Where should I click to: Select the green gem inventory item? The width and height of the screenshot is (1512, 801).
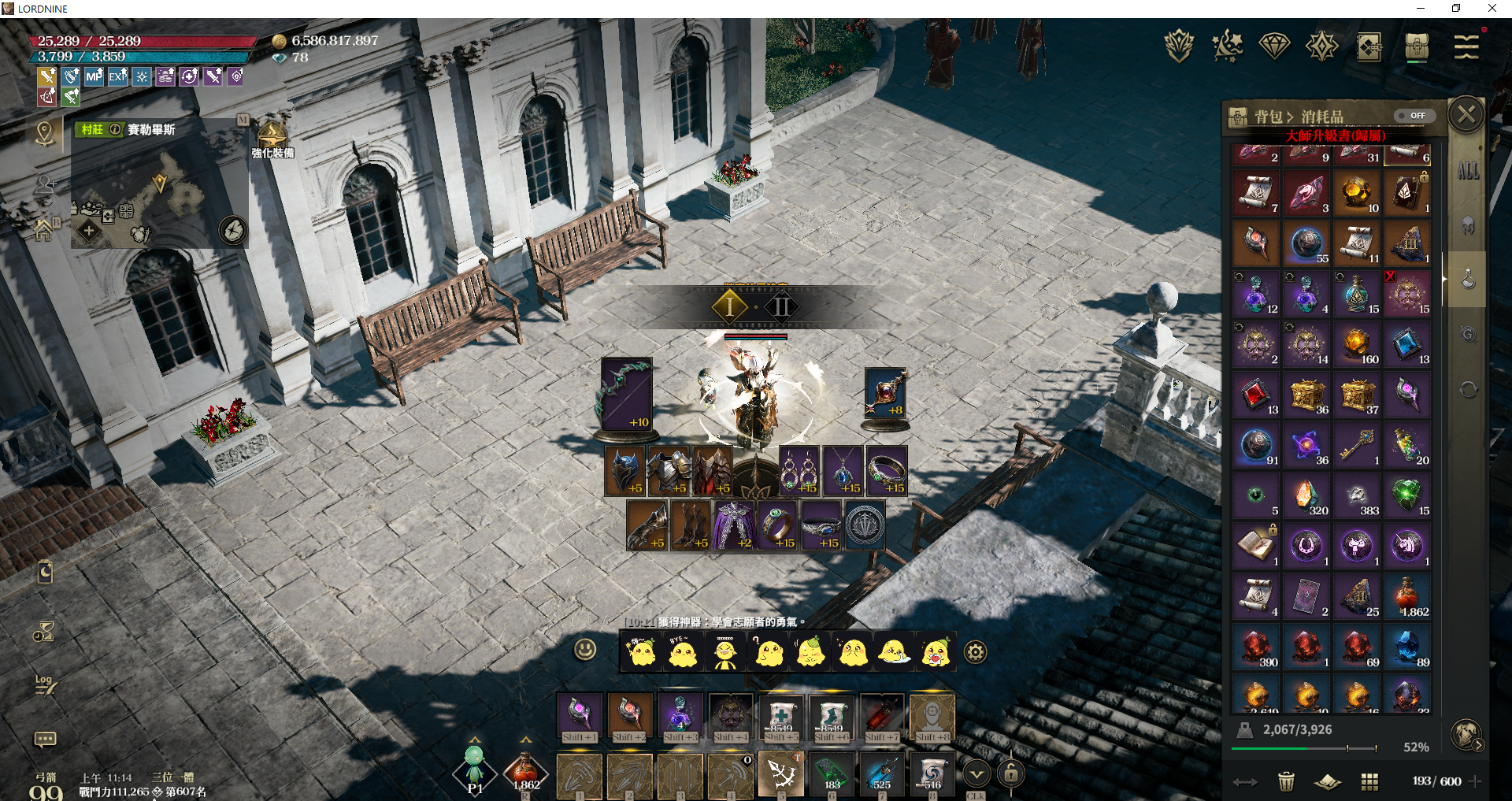point(1407,495)
